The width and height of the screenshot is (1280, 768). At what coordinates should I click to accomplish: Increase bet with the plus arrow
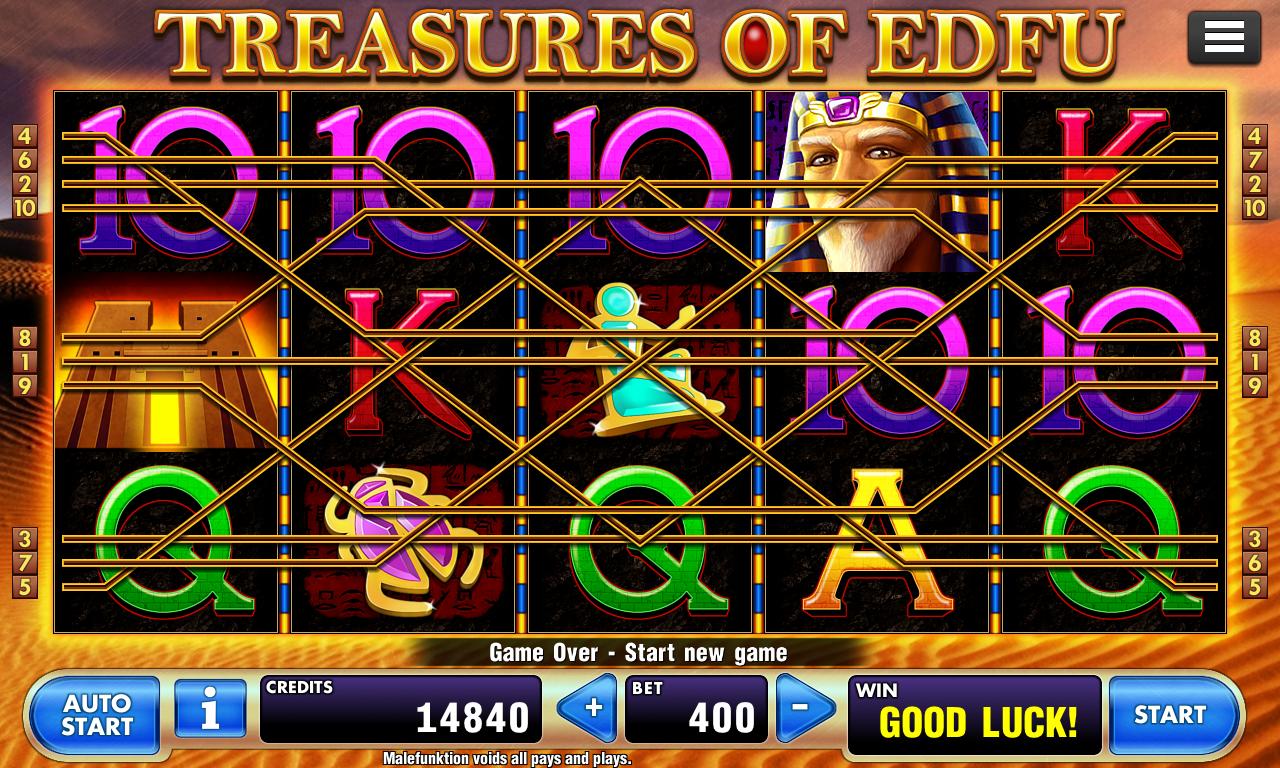pyautogui.click(x=590, y=708)
